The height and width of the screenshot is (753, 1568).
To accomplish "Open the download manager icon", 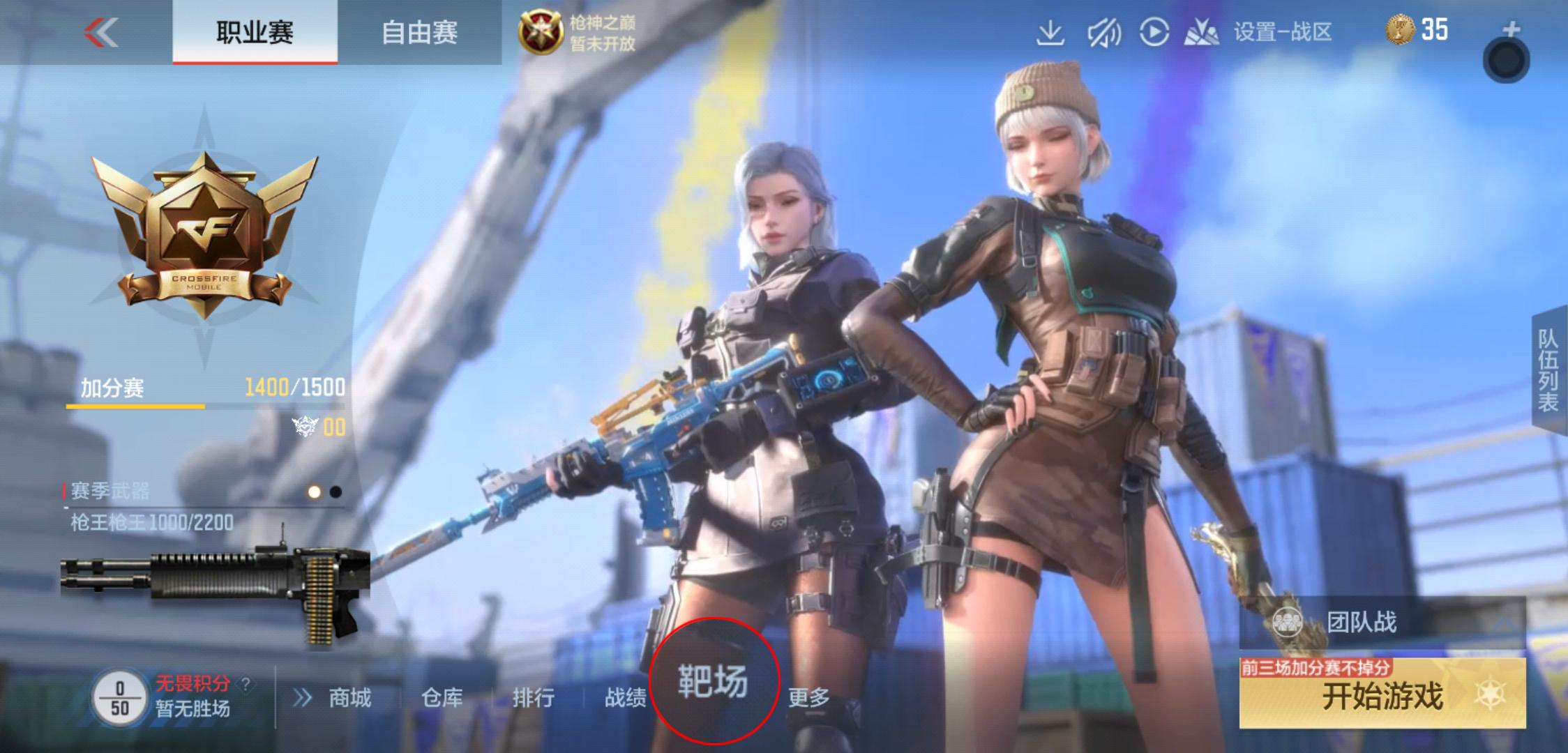I will click(x=1051, y=32).
